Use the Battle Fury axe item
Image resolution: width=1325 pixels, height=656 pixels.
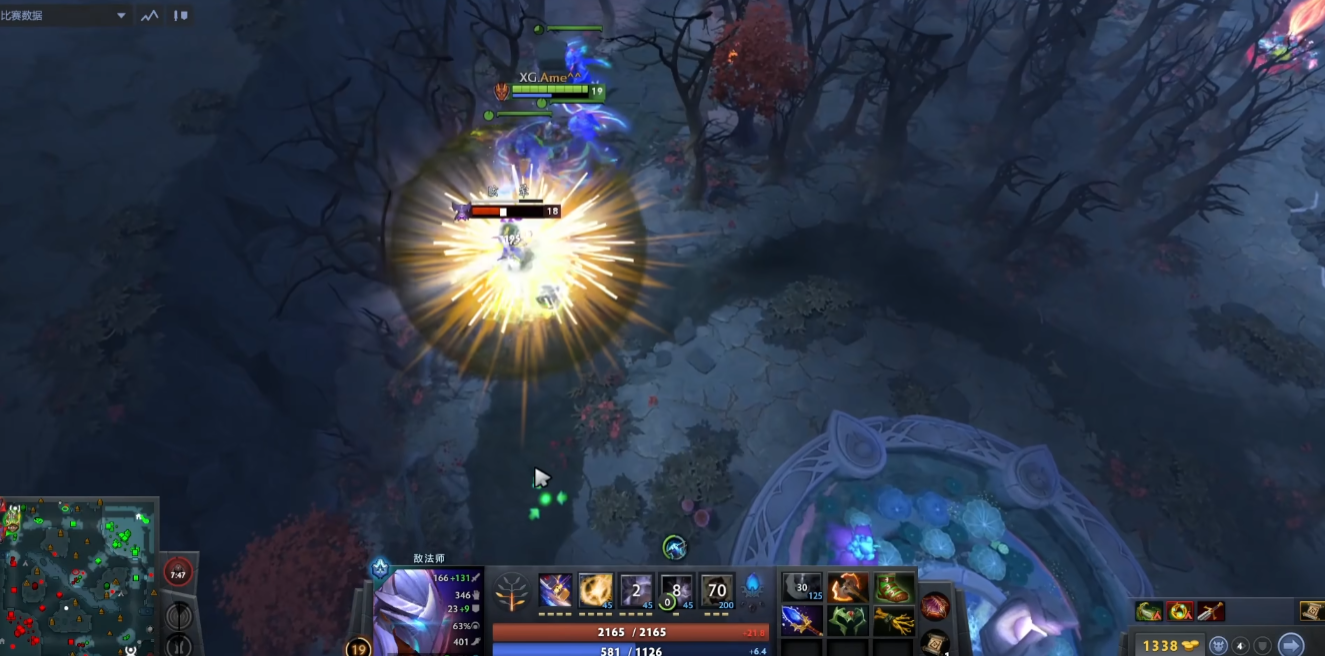848,588
